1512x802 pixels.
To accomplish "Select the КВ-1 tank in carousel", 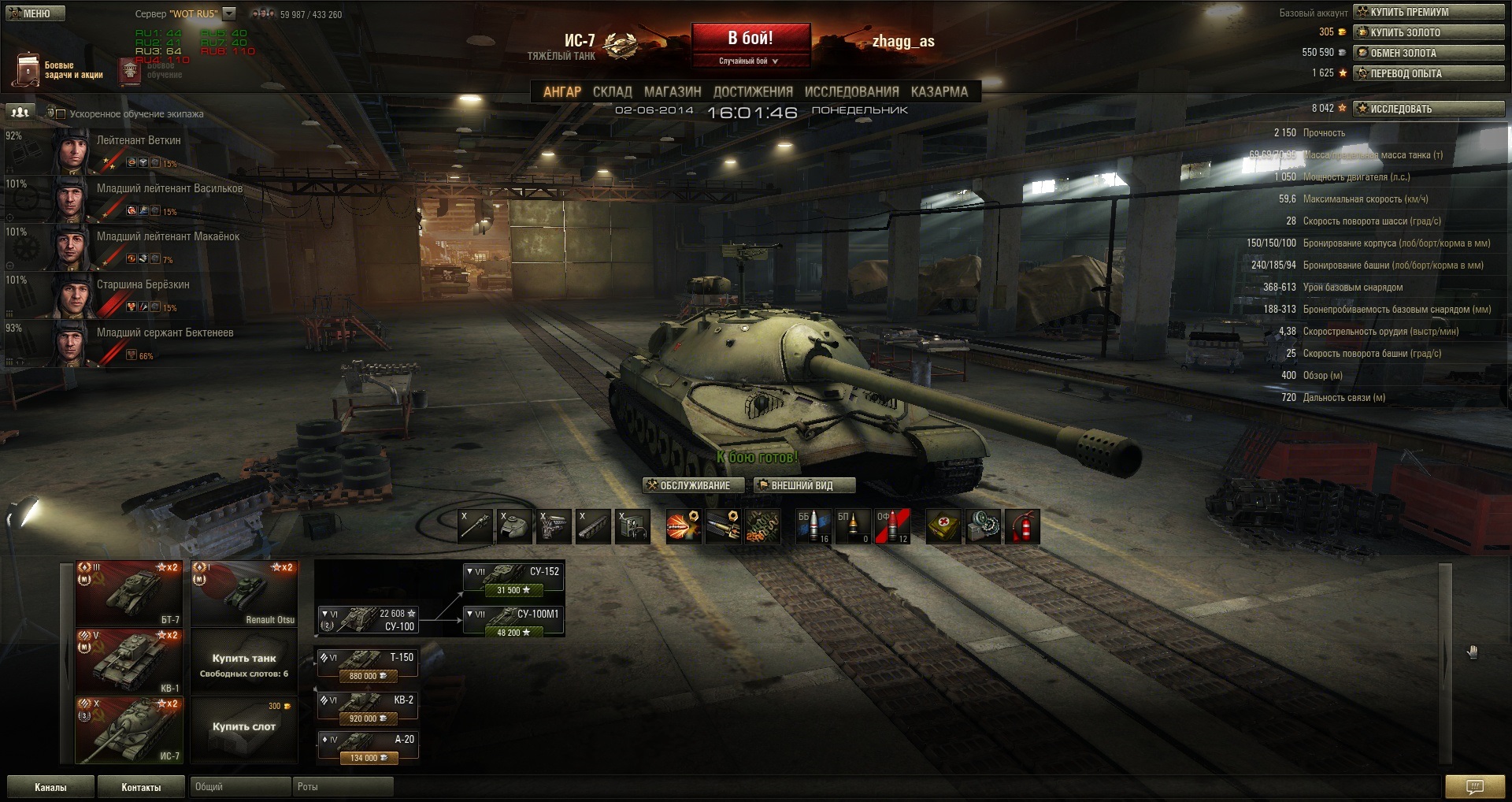I will tap(129, 661).
